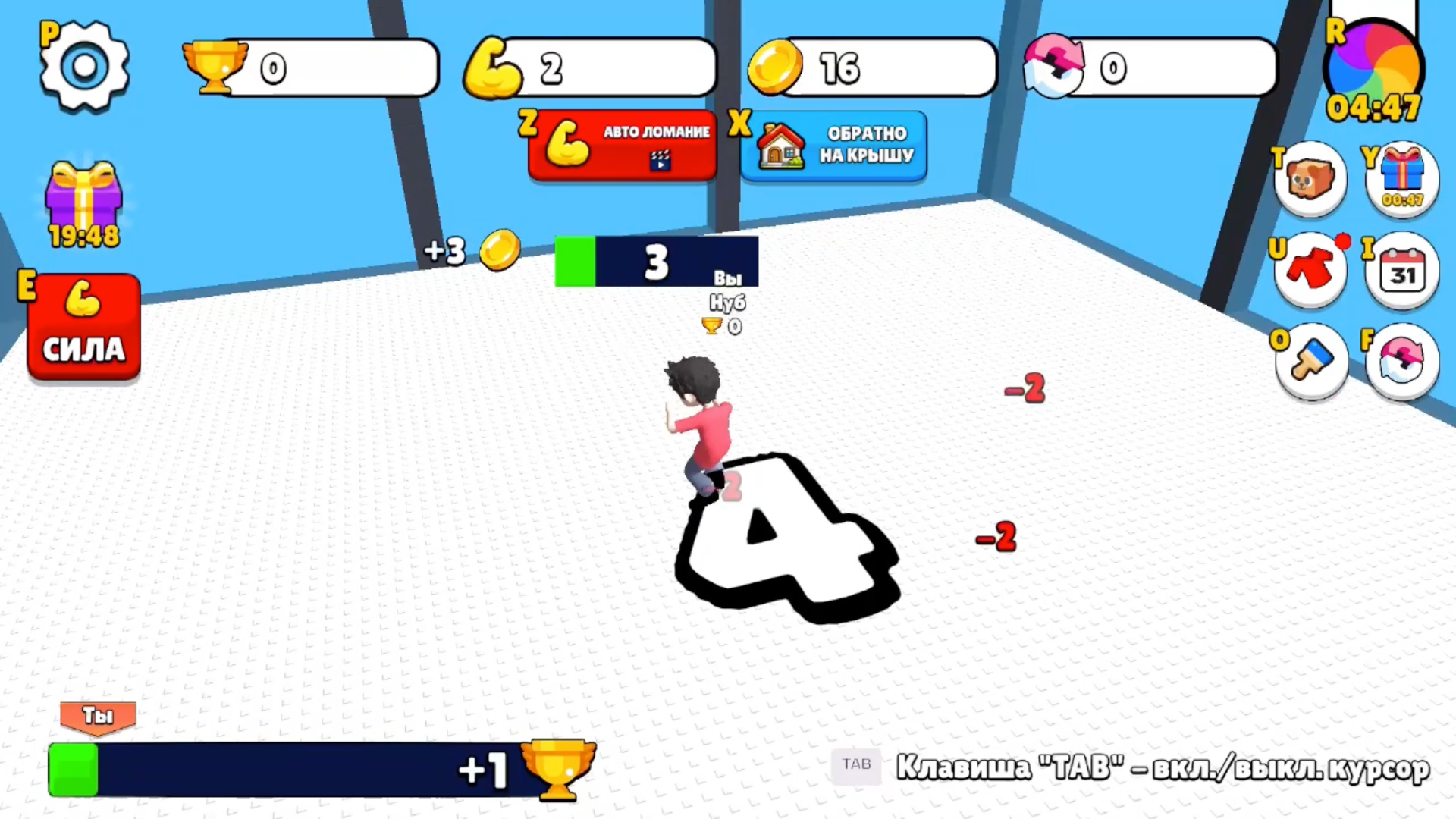Screen dimensions: 1456x819
Task: Click the green progress bar above number 3
Action: tap(575, 262)
